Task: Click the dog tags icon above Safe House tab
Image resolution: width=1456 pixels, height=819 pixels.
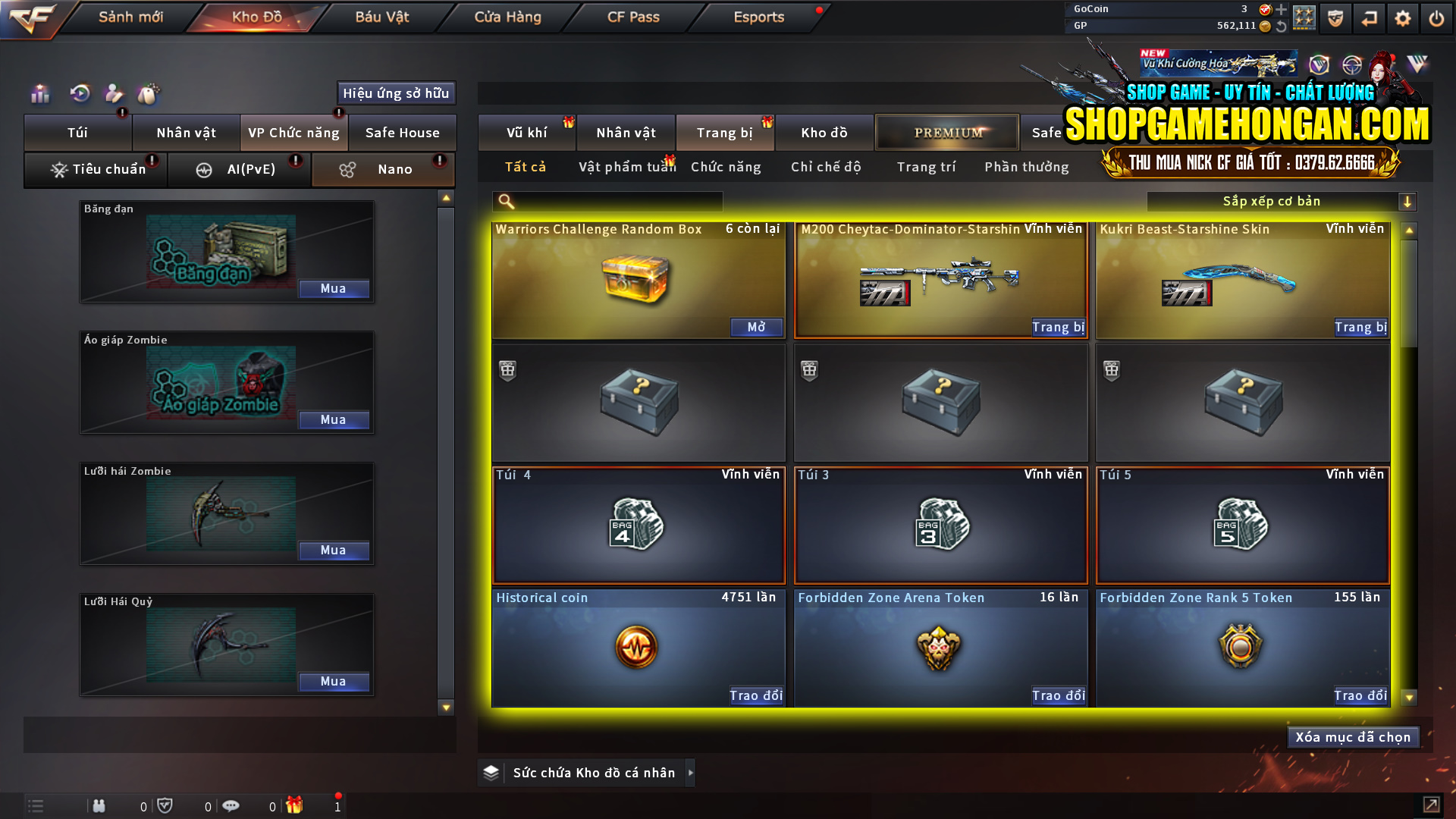Action: [149, 93]
